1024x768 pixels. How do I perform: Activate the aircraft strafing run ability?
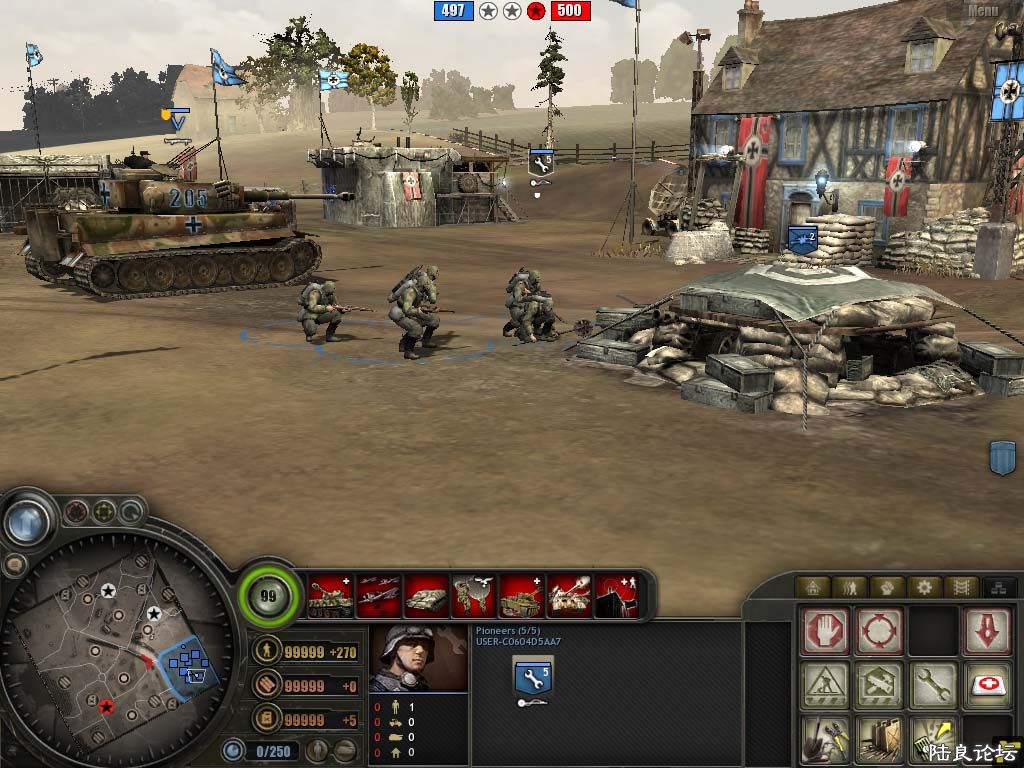pyautogui.click(x=378, y=596)
